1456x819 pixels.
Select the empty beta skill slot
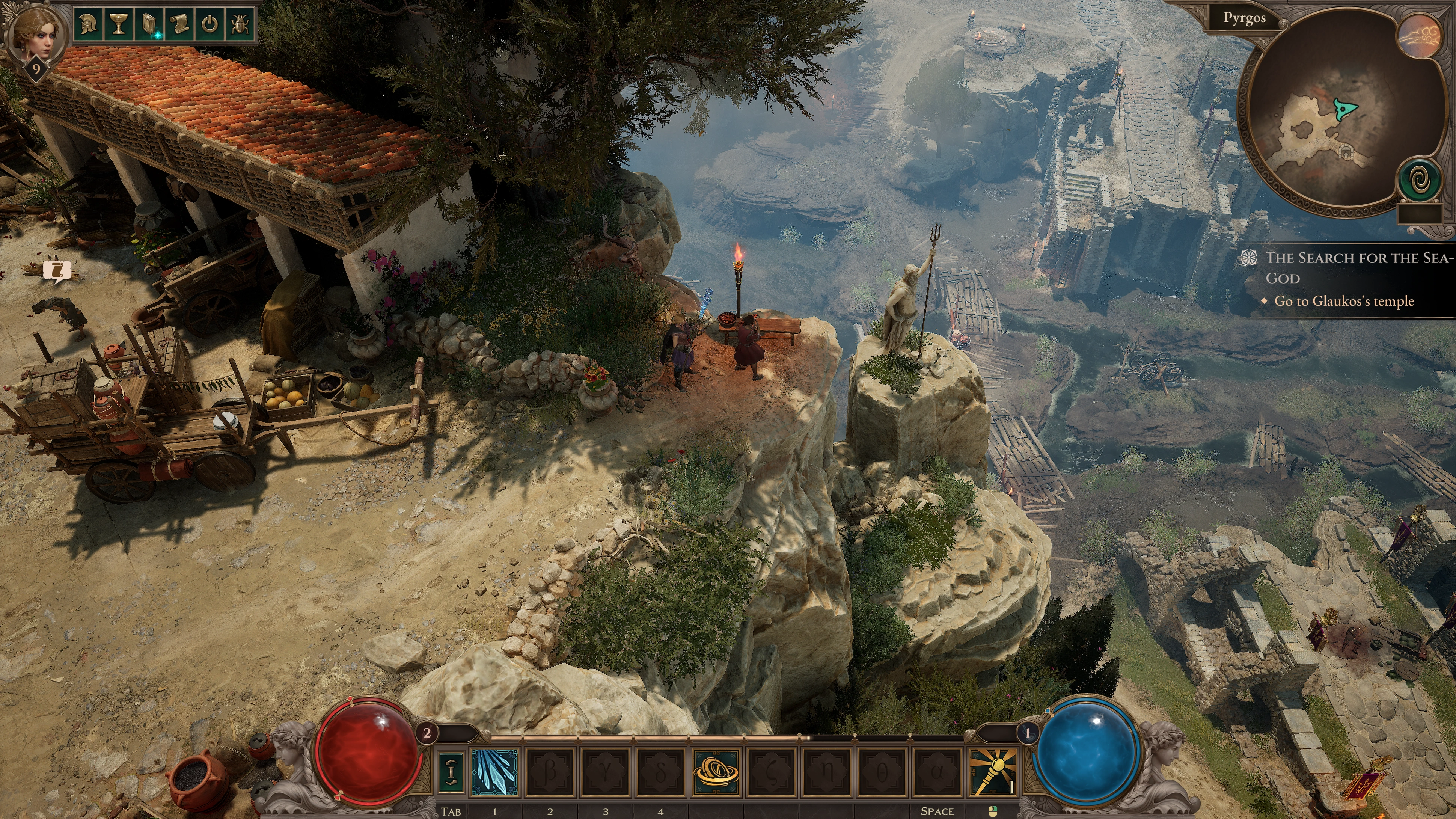pyautogui.click(x=550, y=772)
